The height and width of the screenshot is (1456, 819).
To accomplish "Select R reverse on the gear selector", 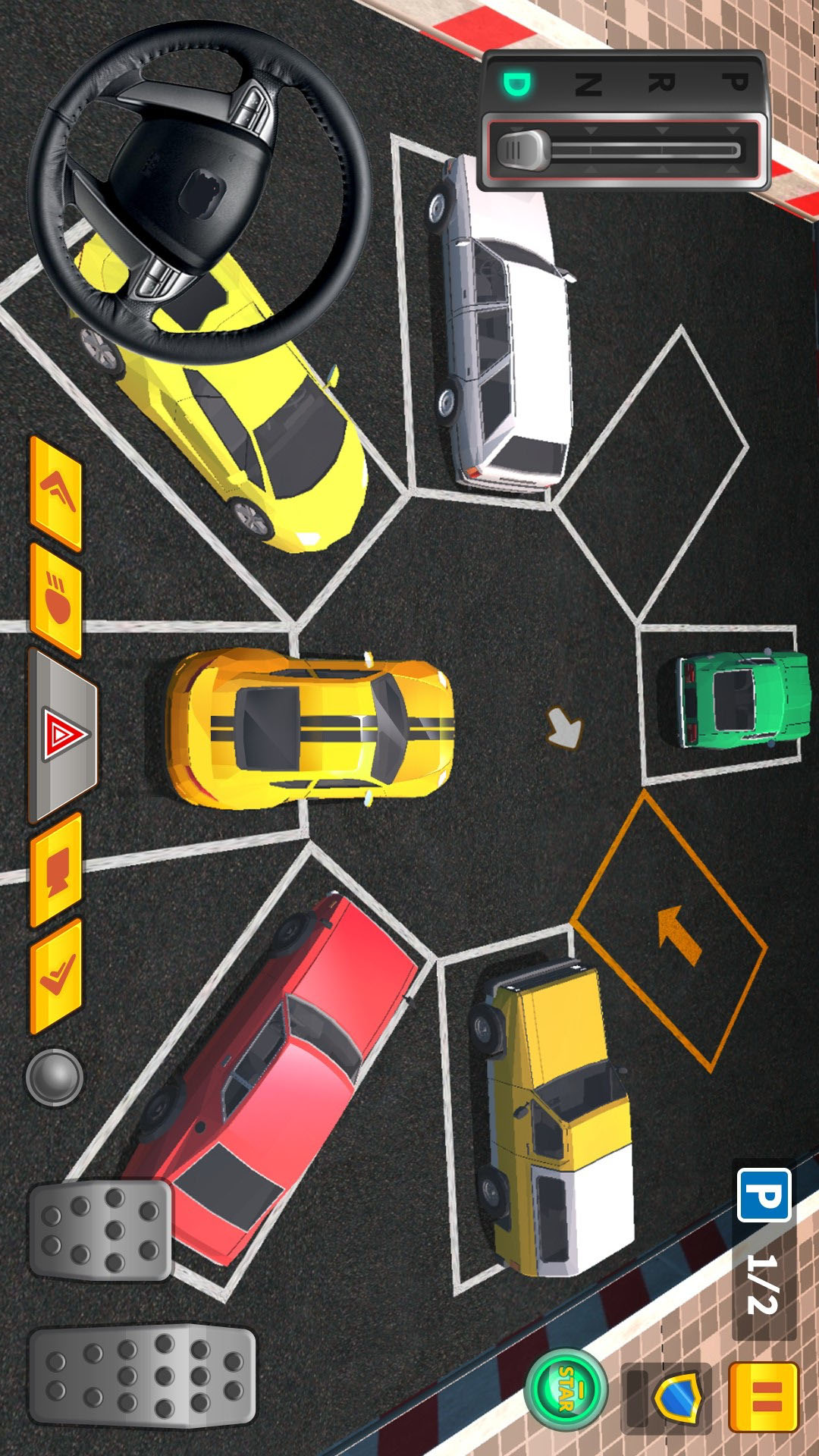I will (x=661, y=83).
